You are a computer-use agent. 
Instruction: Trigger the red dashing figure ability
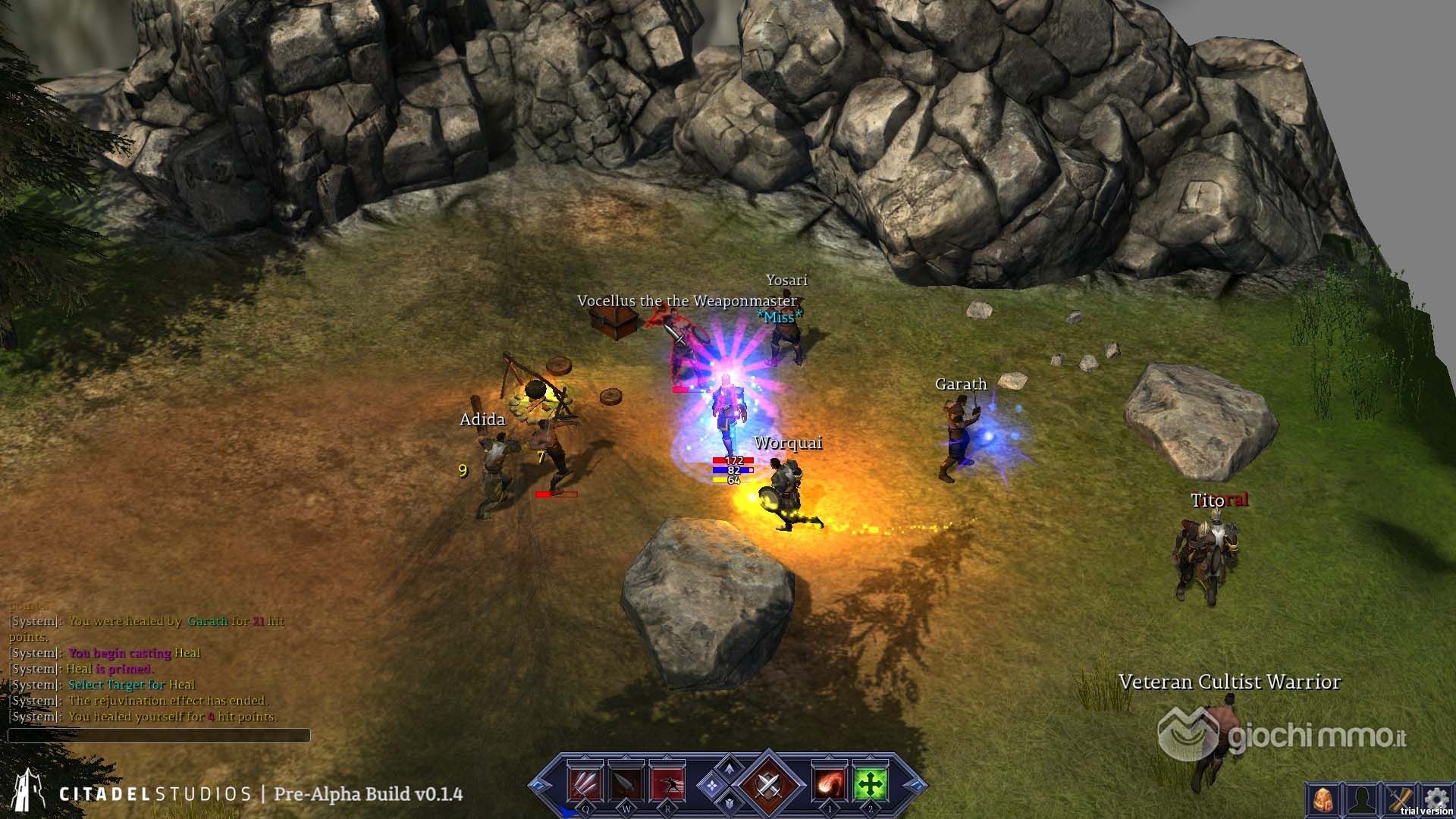click(x=667, y=783)
